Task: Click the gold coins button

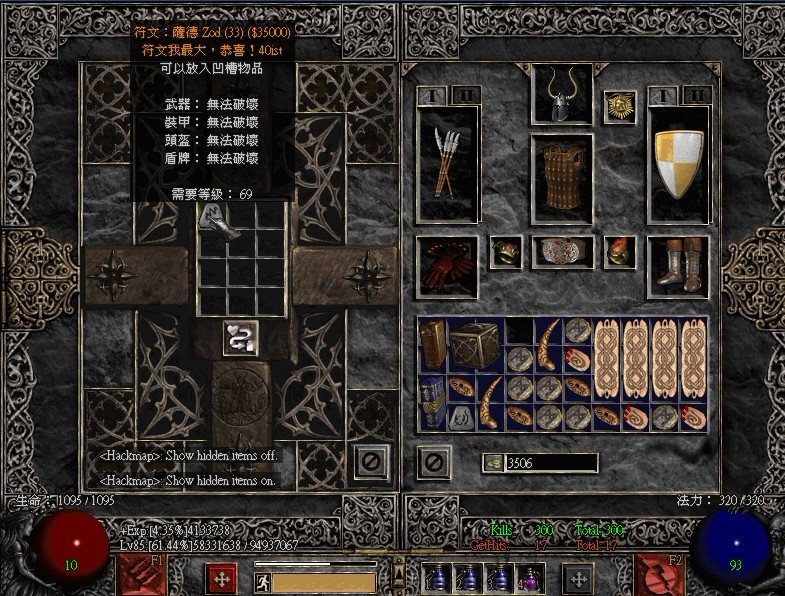Action: (492, 463)
